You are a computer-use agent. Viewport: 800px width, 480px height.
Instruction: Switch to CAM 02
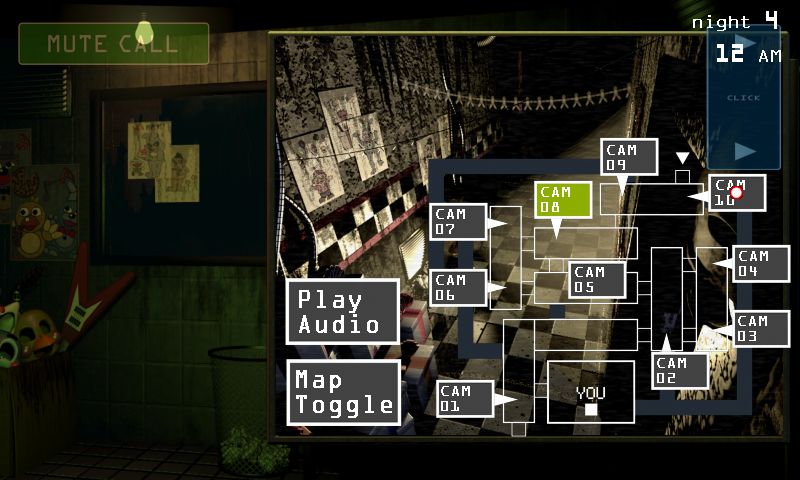click(x=680, y=371)
